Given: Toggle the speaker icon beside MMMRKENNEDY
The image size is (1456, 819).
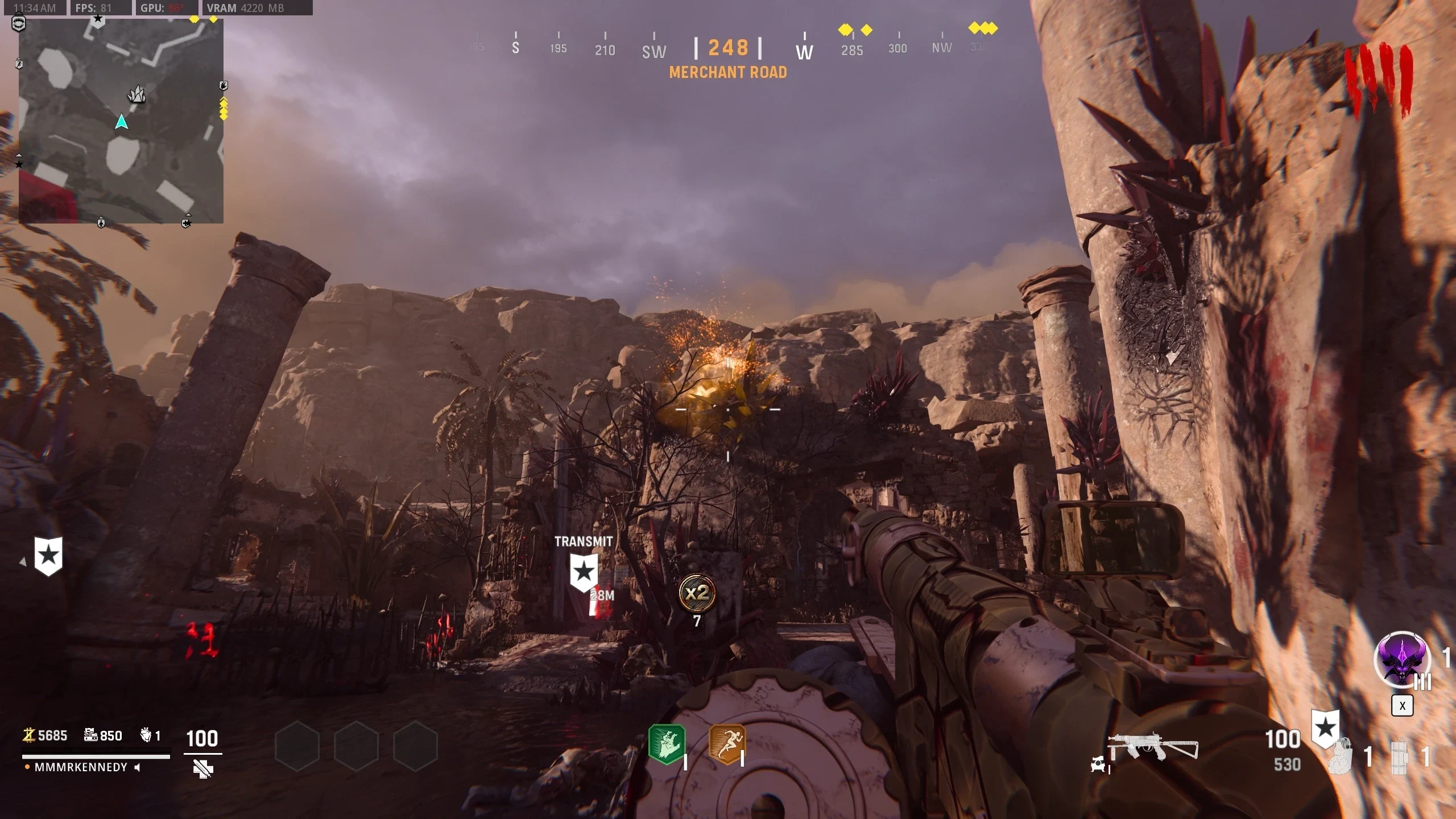Looking at the screenshot, I should 137,767.
